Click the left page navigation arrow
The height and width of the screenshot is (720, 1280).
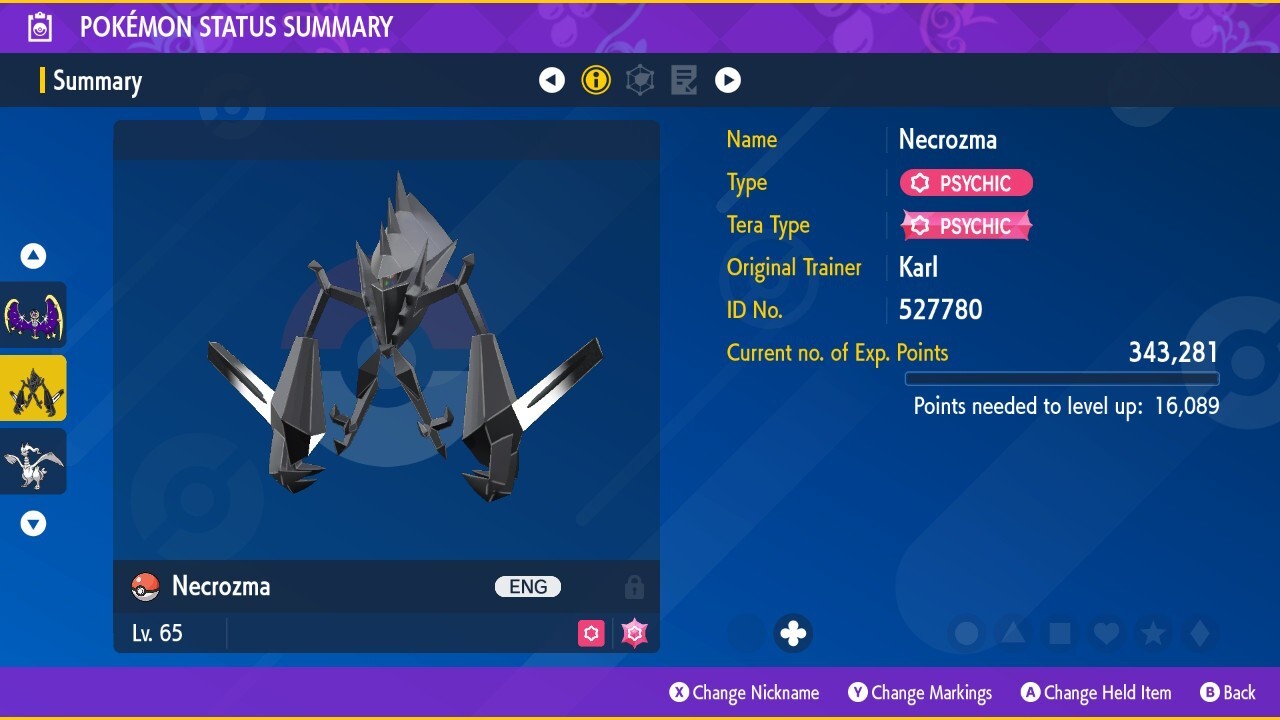(x=552, y=80)
